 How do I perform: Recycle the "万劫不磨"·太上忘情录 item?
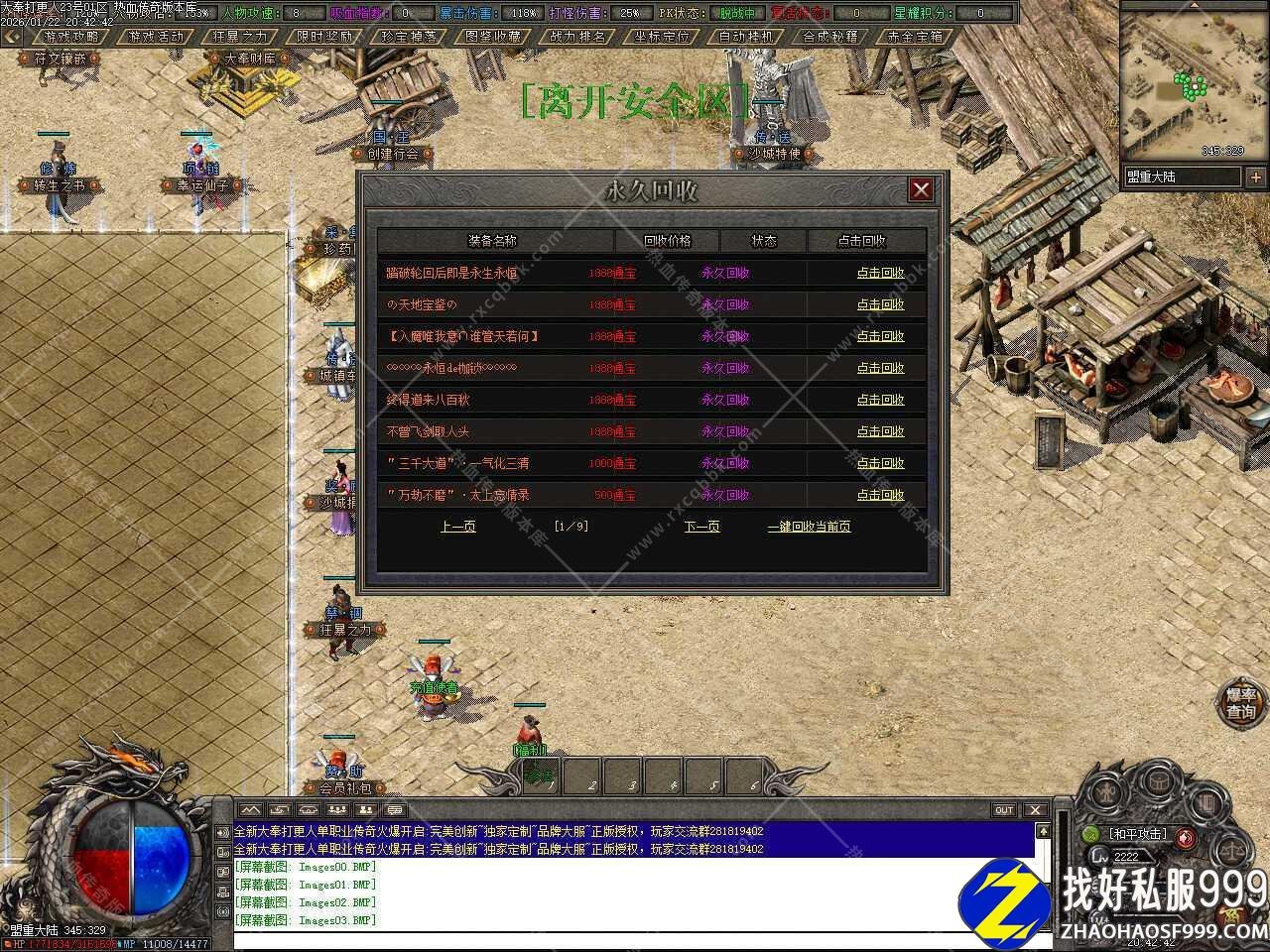880,495
